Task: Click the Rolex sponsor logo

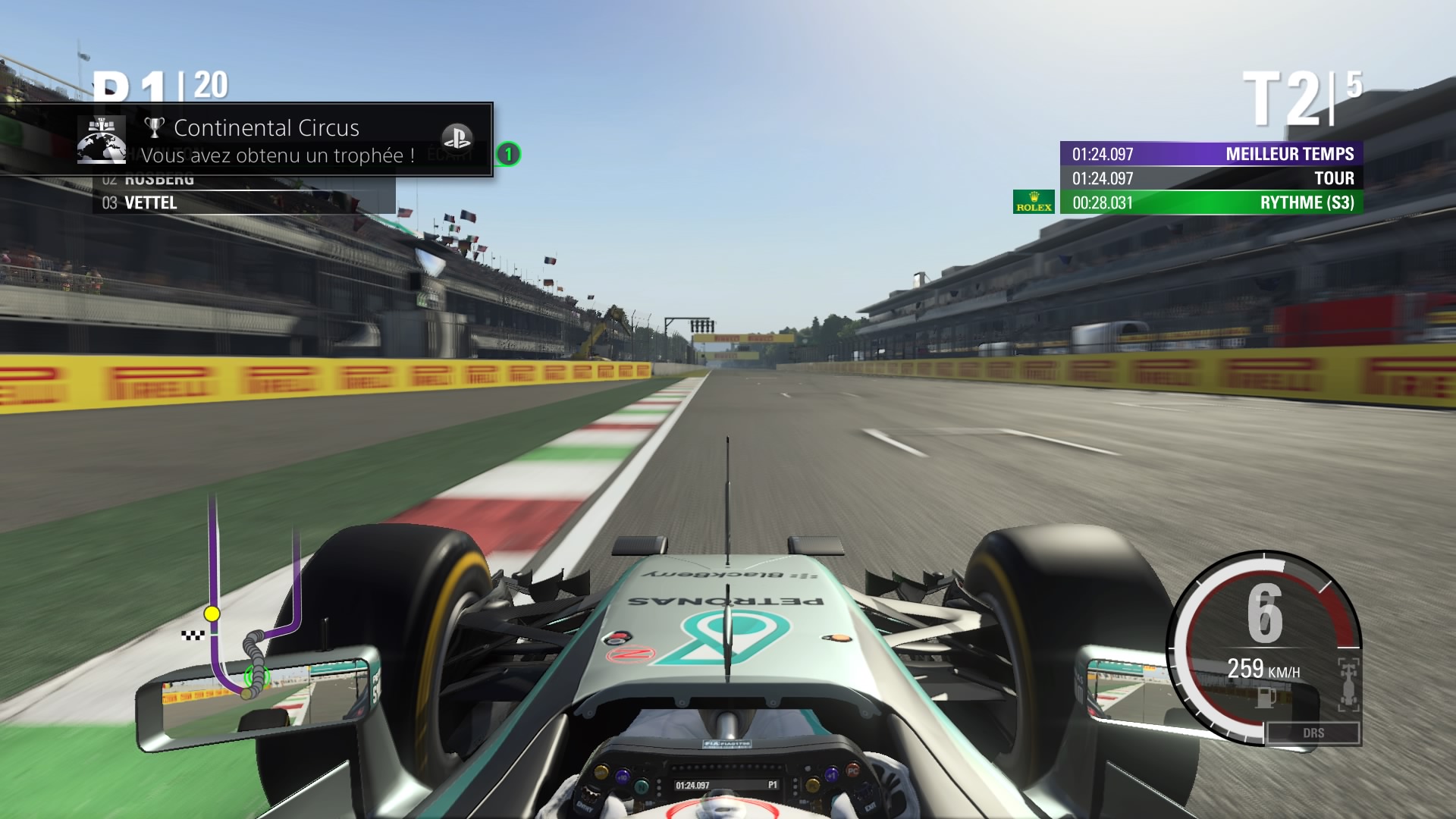Action: point(1034,202)
